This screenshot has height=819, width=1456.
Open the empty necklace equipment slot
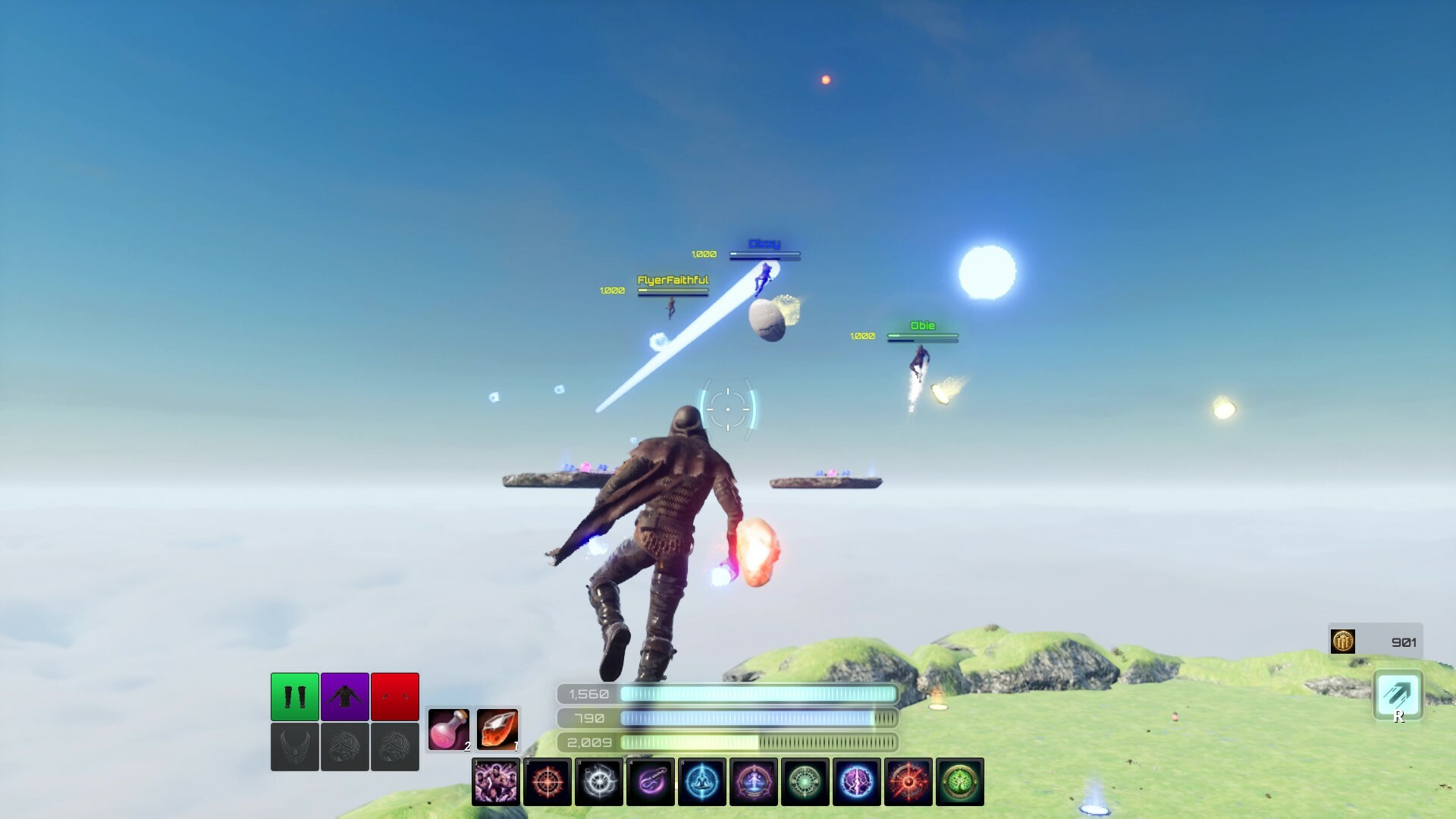click(293, 747)
